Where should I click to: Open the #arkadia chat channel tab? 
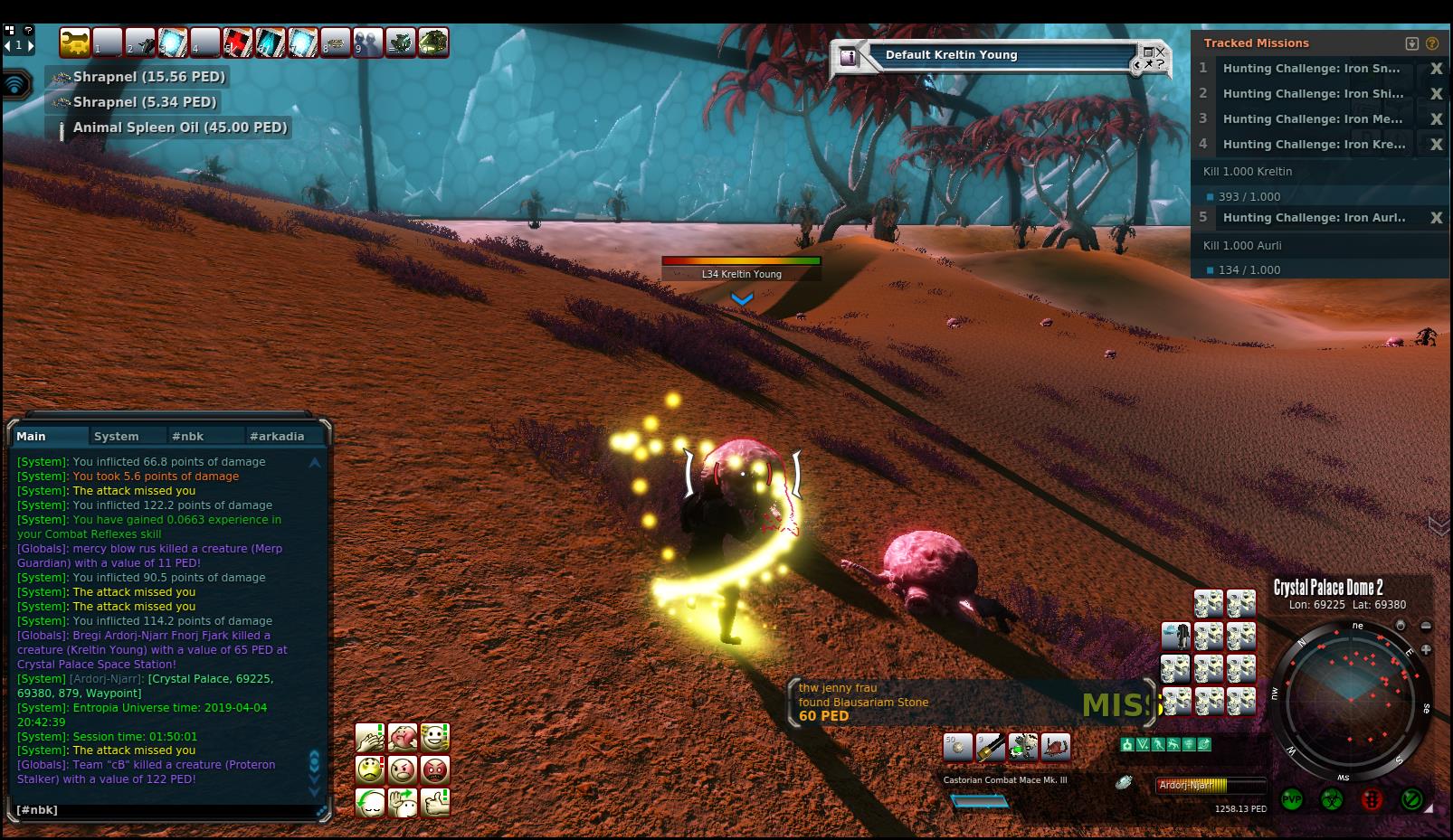click(277, 436)
